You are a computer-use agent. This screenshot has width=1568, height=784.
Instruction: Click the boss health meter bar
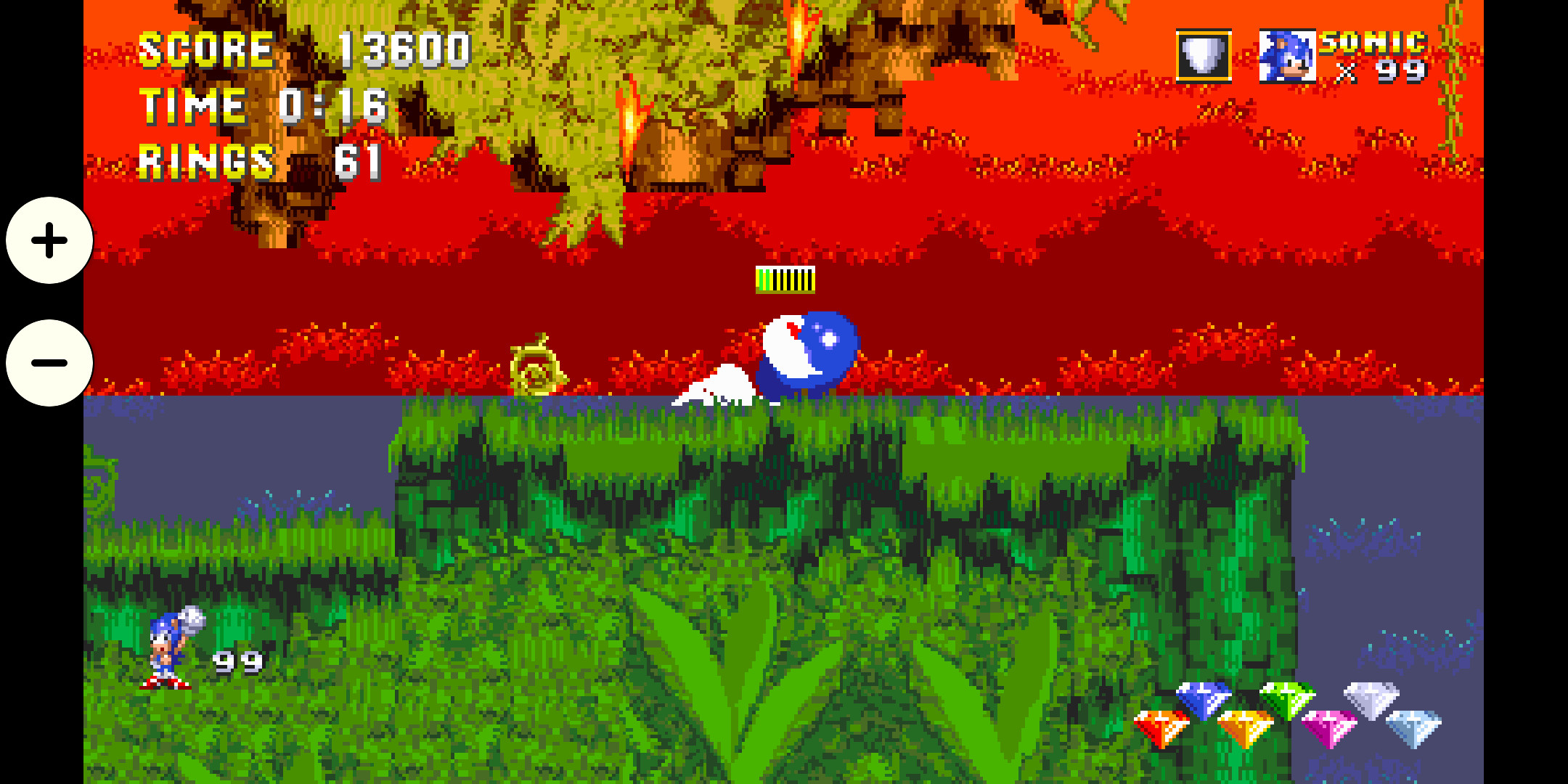point(784,278)
